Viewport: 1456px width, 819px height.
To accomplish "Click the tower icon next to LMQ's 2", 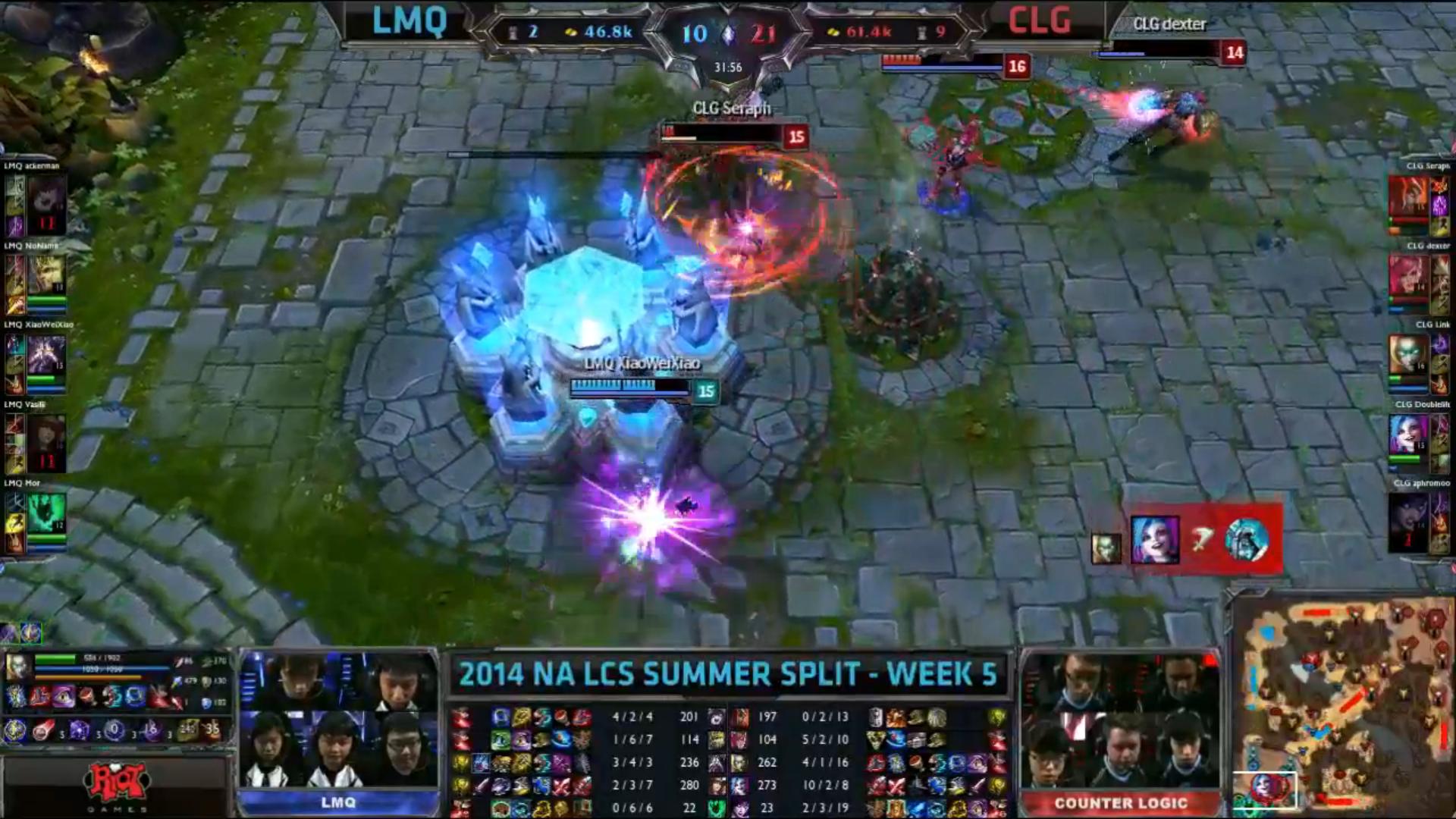I will tap(513, 33).
